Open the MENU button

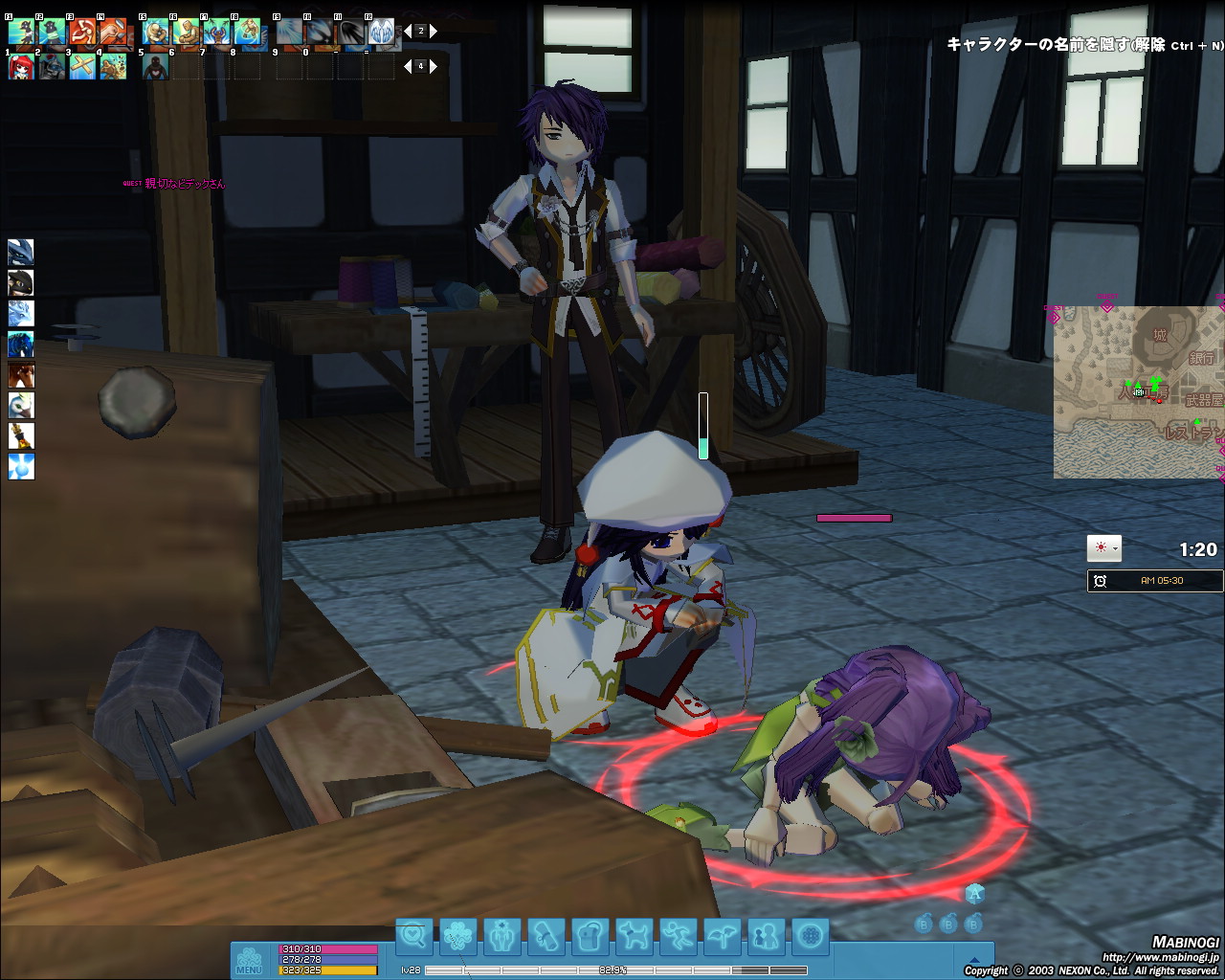(249, 960)
